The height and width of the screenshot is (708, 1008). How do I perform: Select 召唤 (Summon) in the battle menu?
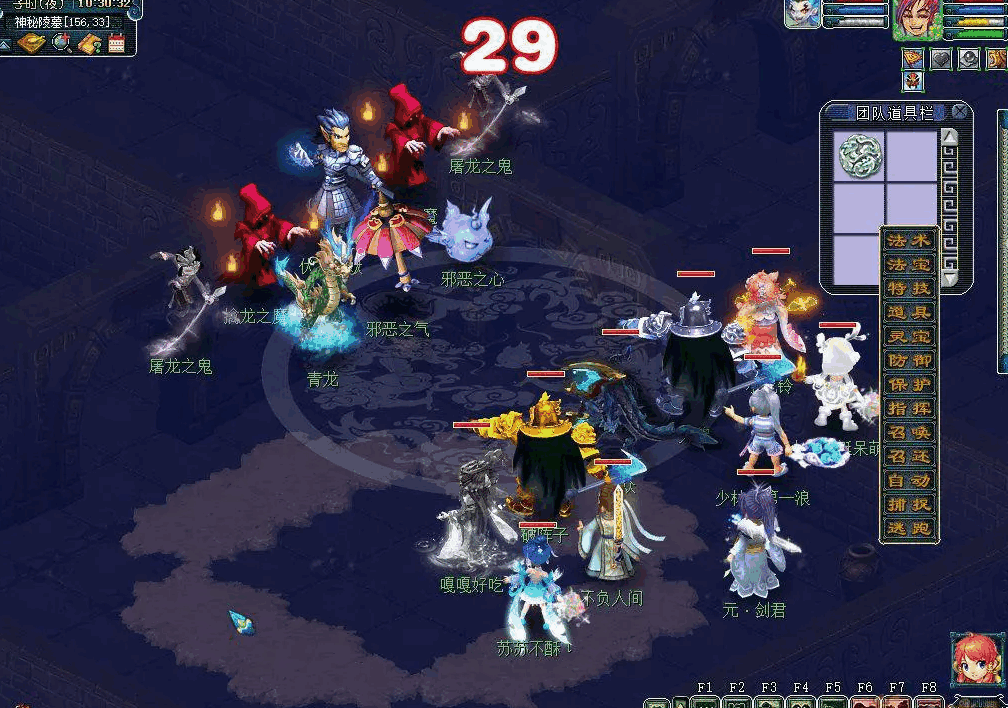[909, 433]
